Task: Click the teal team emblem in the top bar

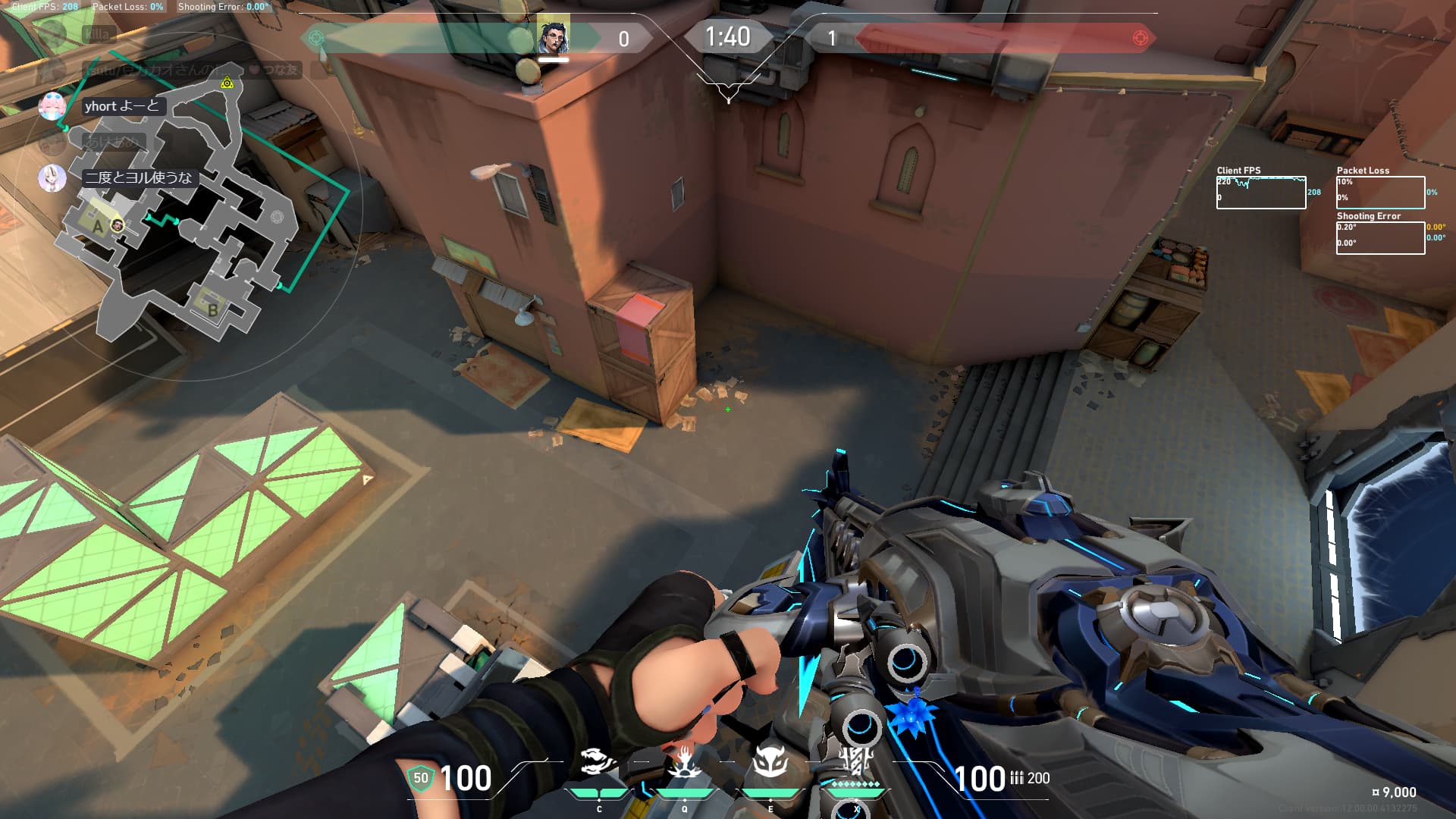Action: pos(316,38)
